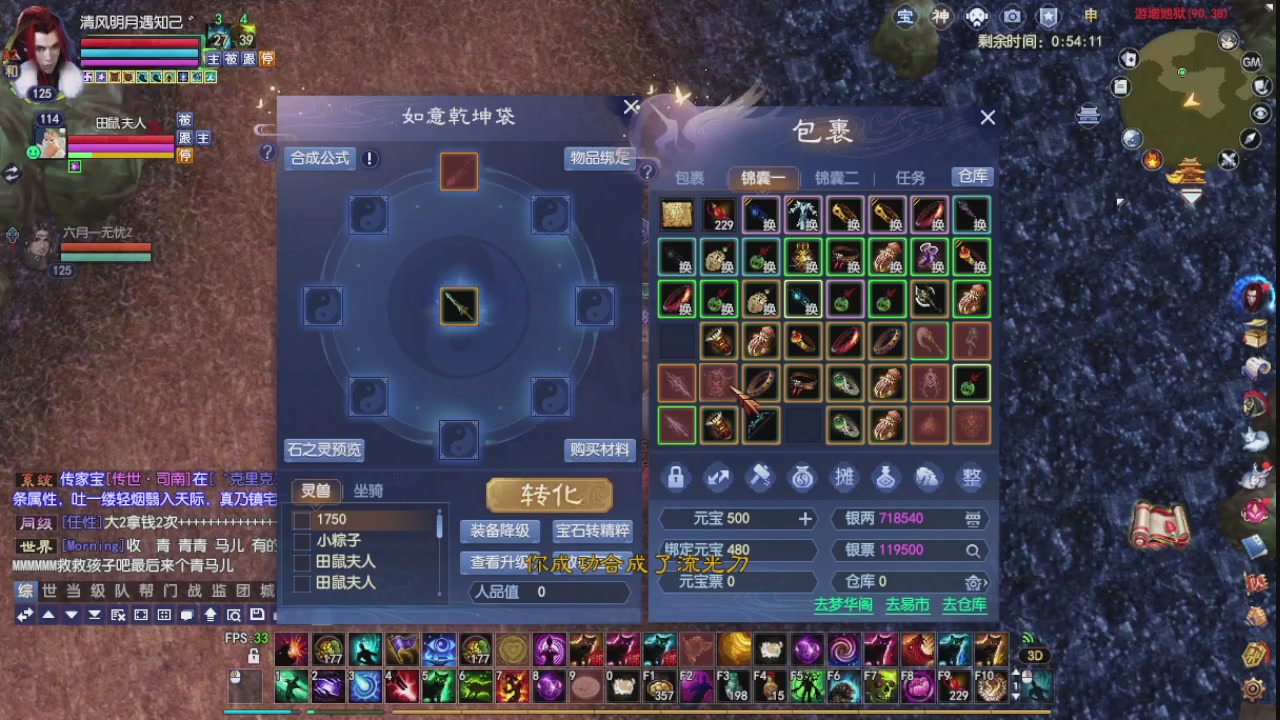
Task: Click the 摊 stall icon under the inventory grid
Action: [x=844, y=478]
